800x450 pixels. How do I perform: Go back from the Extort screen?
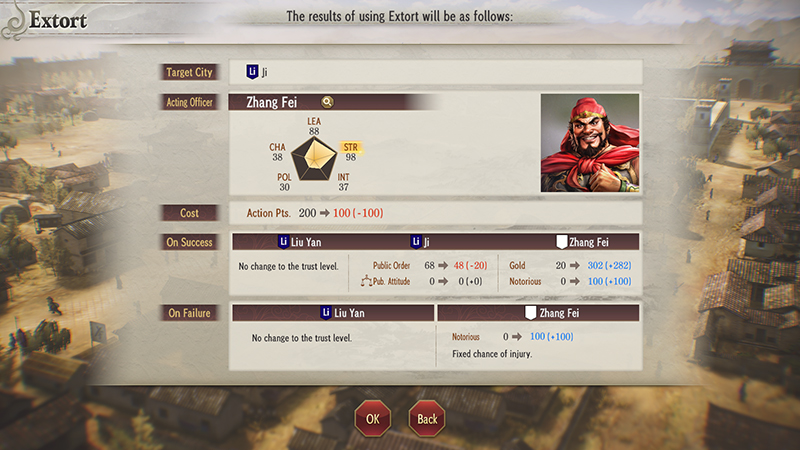click(x=427, y=418)
